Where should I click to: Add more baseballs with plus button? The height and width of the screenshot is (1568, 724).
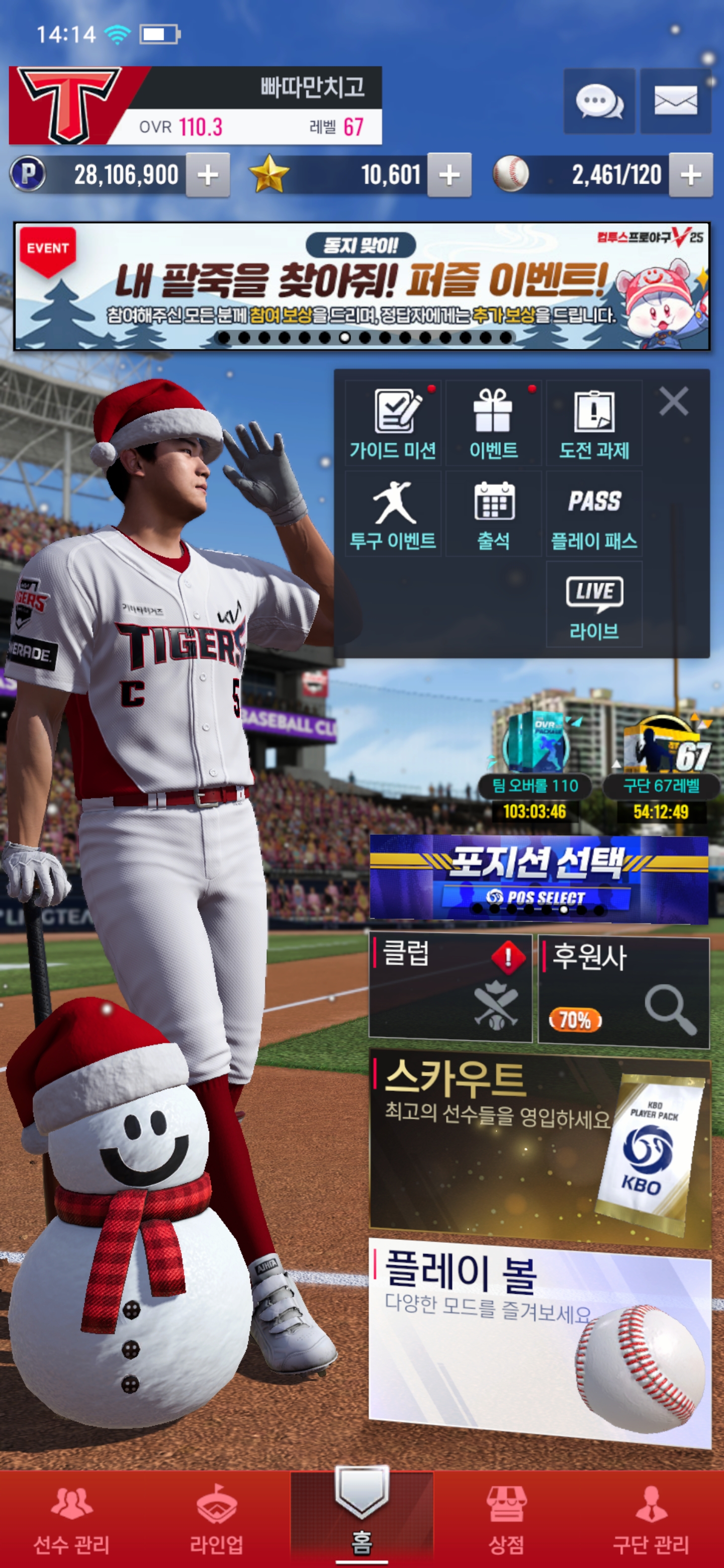click(690, 175)
